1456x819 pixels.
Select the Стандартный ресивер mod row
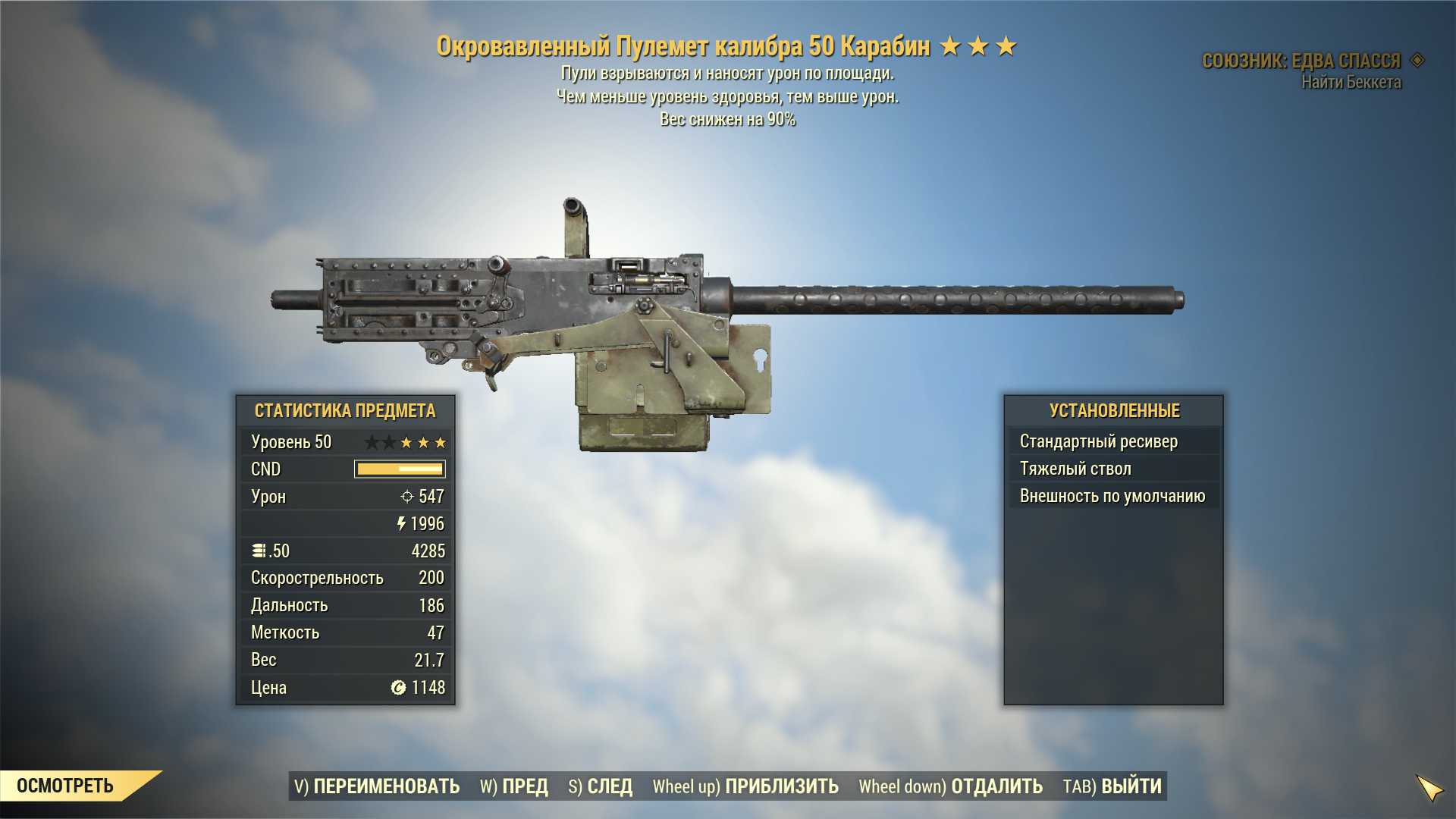[x=1113, y=441]
